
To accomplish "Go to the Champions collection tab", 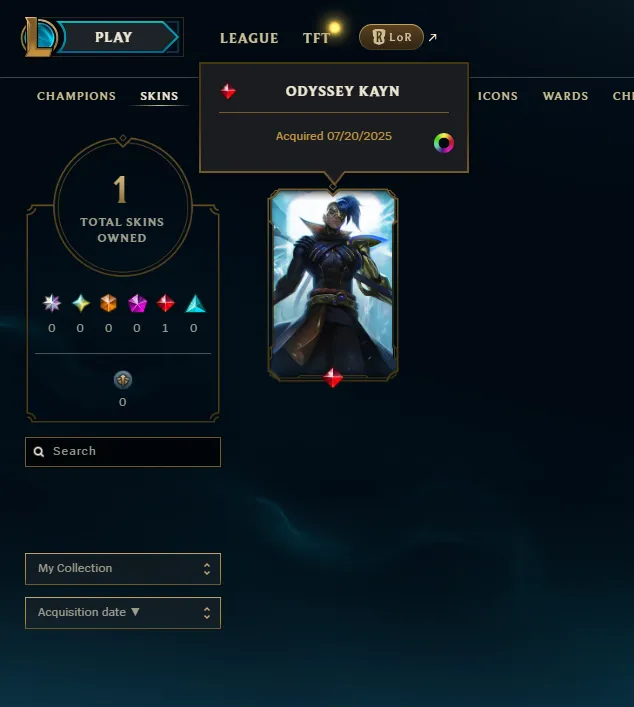I will [x=76, y=97].
